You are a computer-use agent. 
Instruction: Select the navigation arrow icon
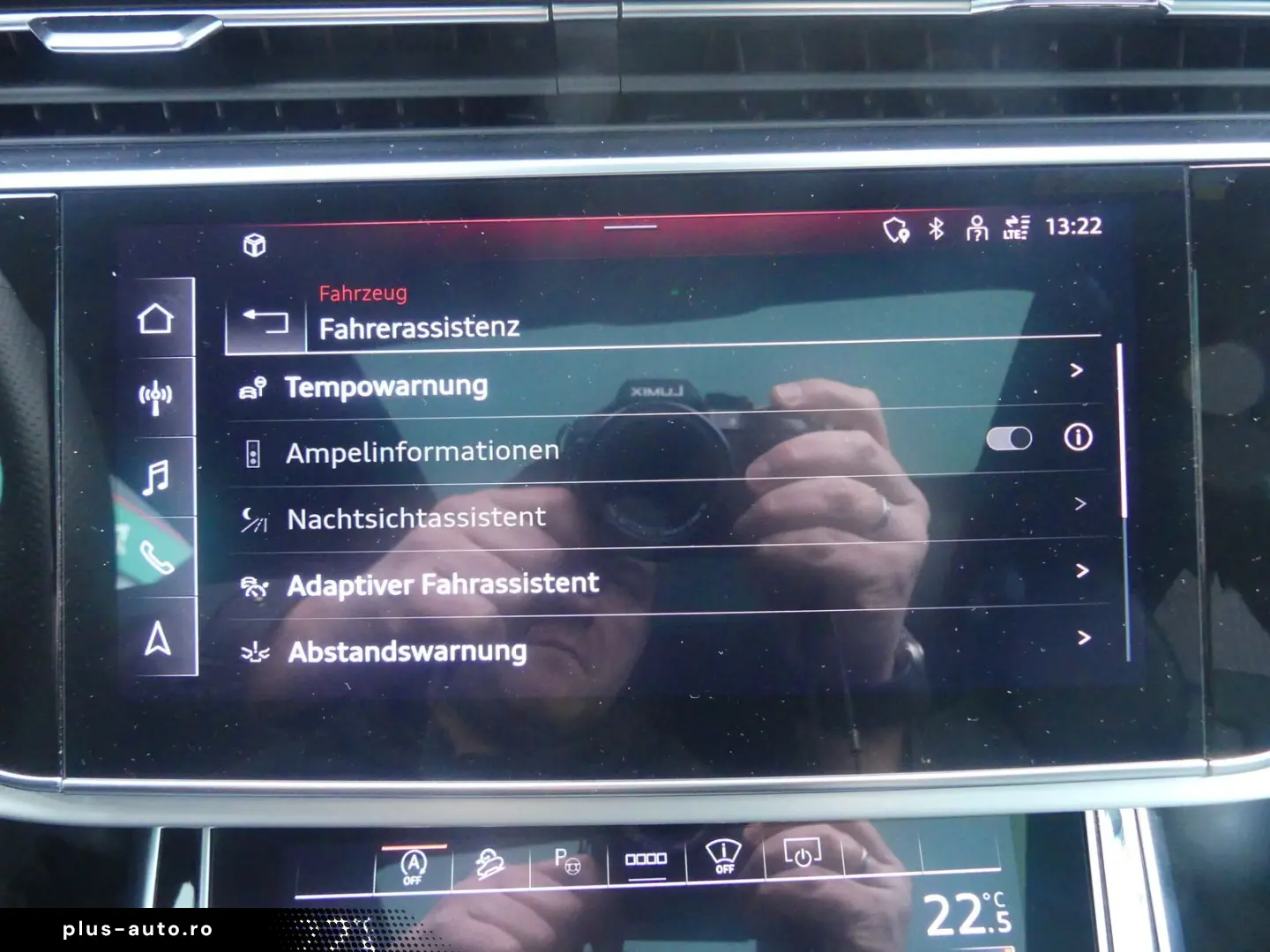pyautogui.click(x=157, y=638)
